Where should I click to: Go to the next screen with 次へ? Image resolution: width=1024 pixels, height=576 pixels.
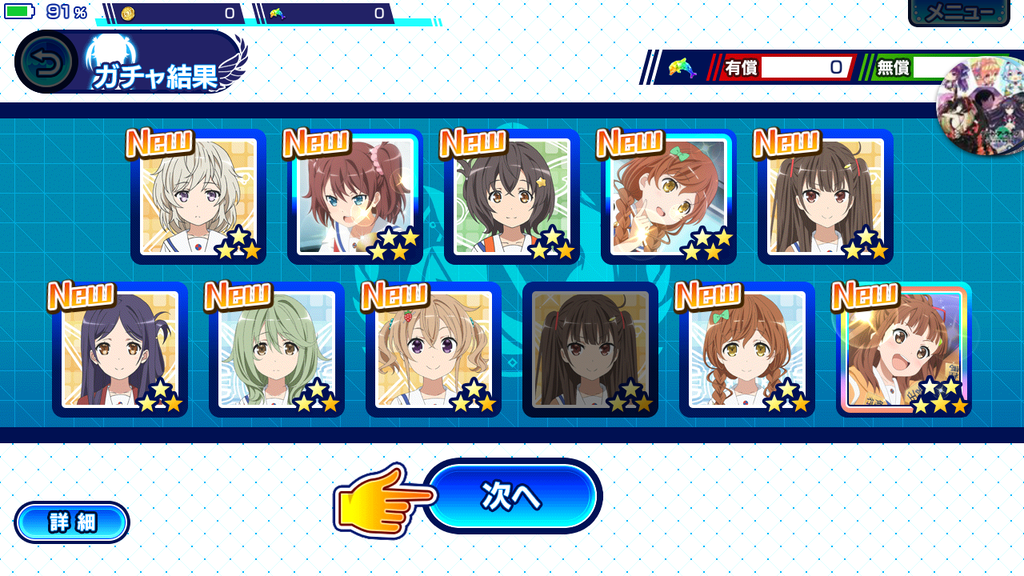pos(513,496)
